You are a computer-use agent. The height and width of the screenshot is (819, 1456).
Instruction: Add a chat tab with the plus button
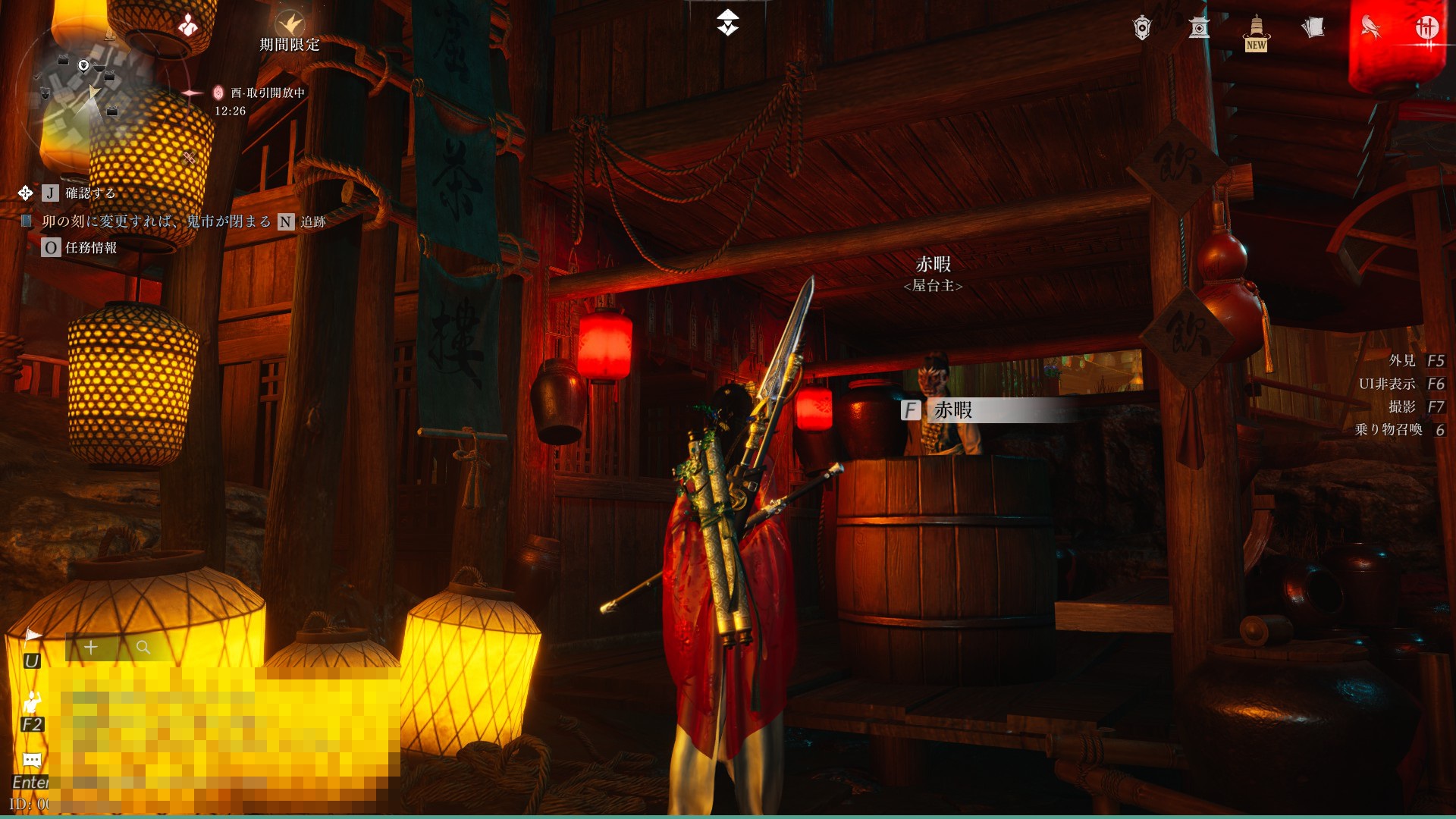(x=91, y=648)
